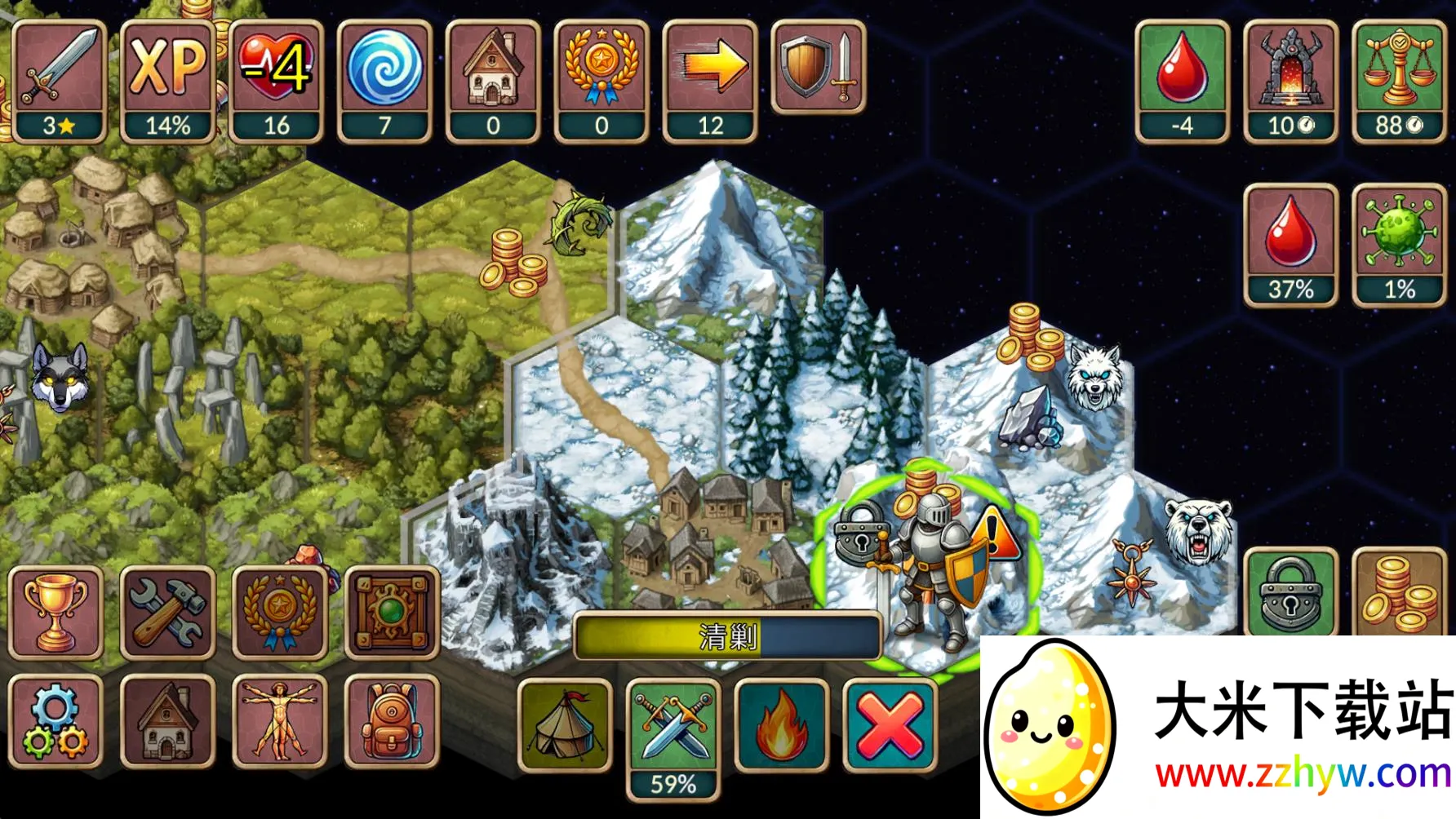Open the green gem spellbook
The height and width of the screenshot is (819, 1456).
coord(392,613)
